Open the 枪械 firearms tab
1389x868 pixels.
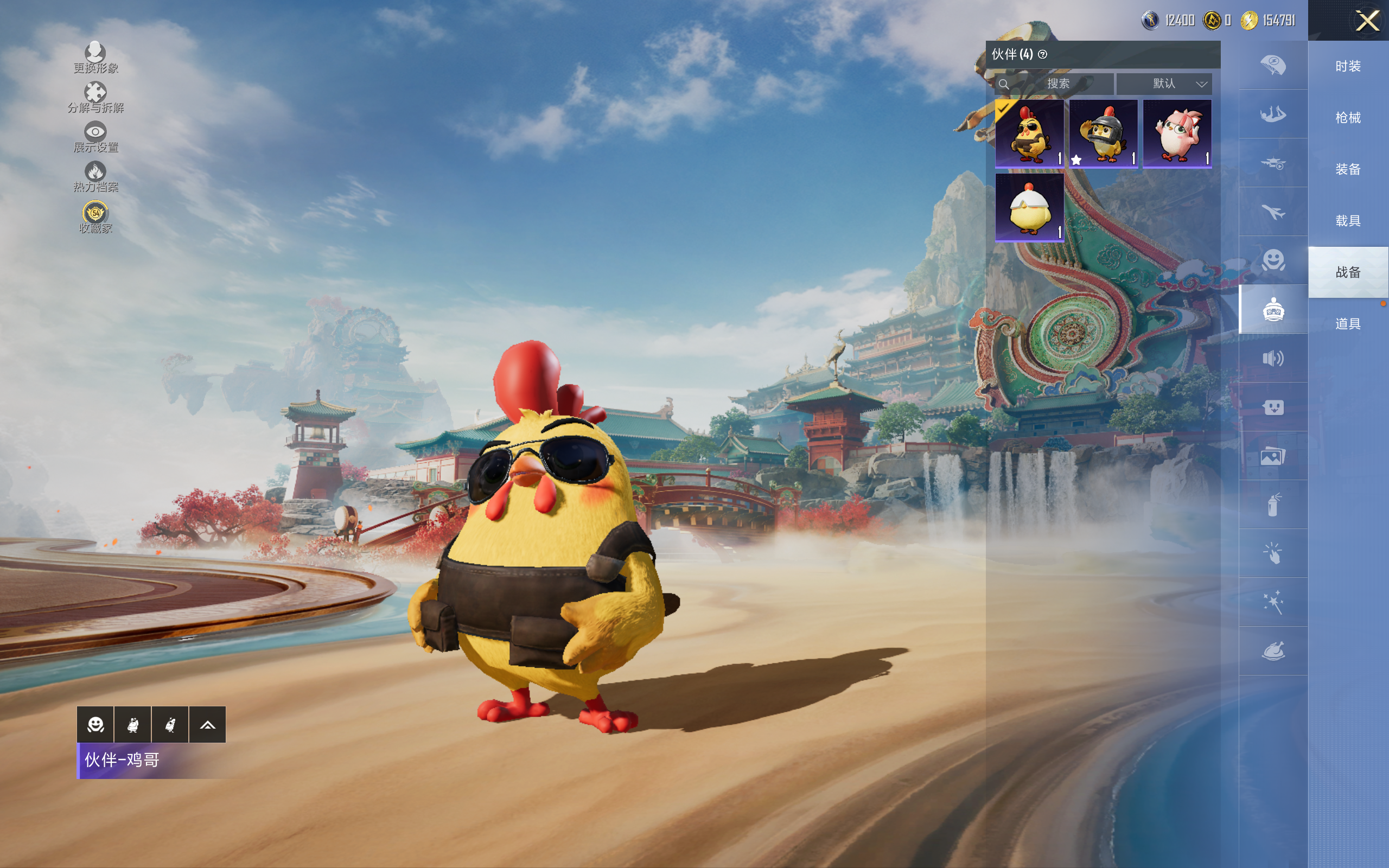coord(1348,118)
